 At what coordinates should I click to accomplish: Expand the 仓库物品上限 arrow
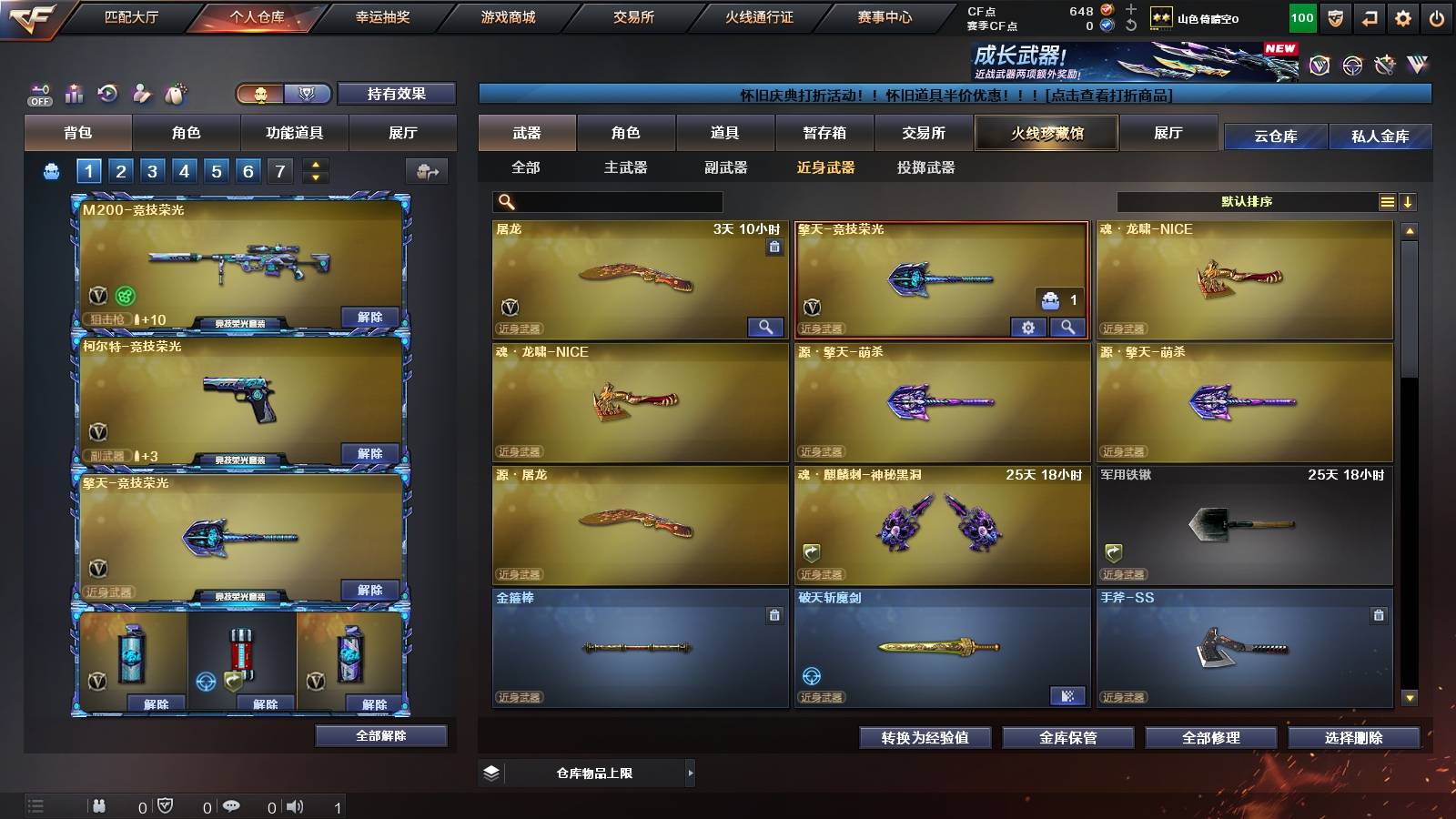click(689, 773)
